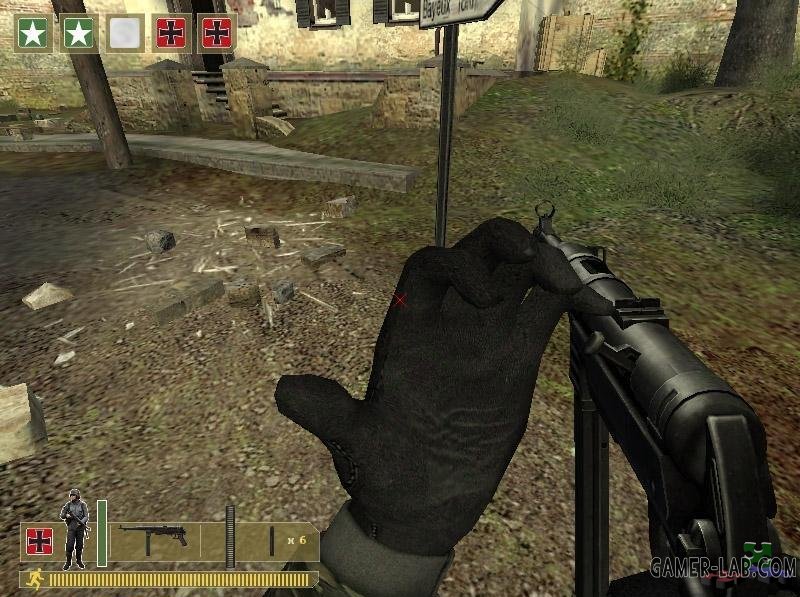Select the soldier class portrait
Image resolution: width=800 pixels, height=597 pixels.
point(73,529)
